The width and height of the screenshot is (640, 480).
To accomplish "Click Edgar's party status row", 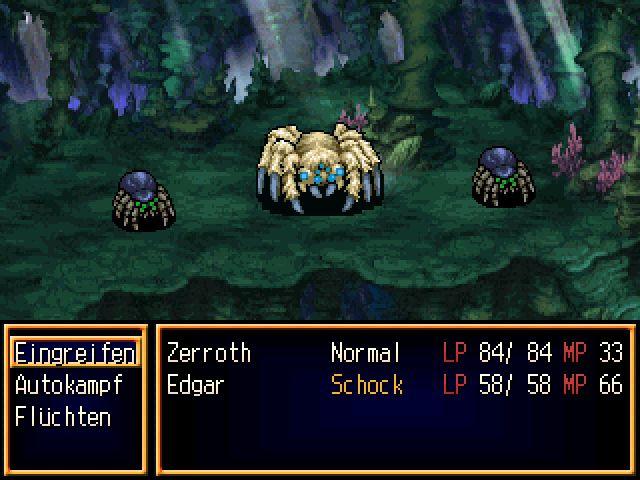I will pyautogui.click(x=394, y=385).
